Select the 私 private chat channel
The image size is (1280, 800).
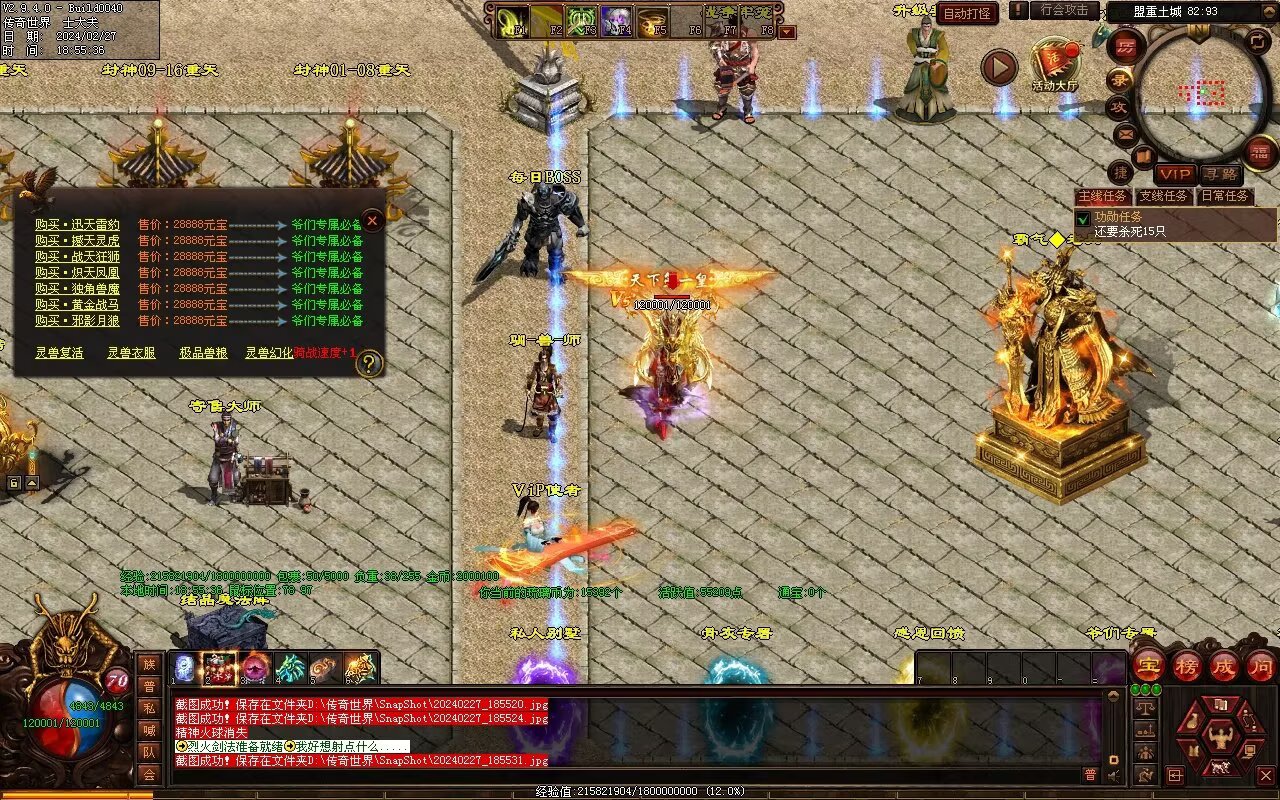[x=149, y=708]
